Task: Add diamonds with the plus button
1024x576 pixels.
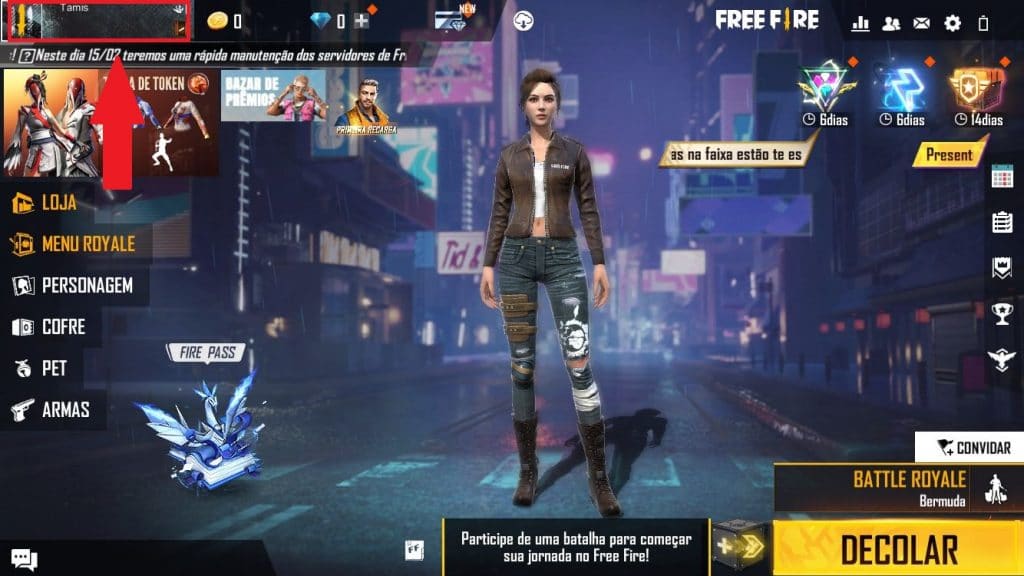Action: [x=362, y=21]
